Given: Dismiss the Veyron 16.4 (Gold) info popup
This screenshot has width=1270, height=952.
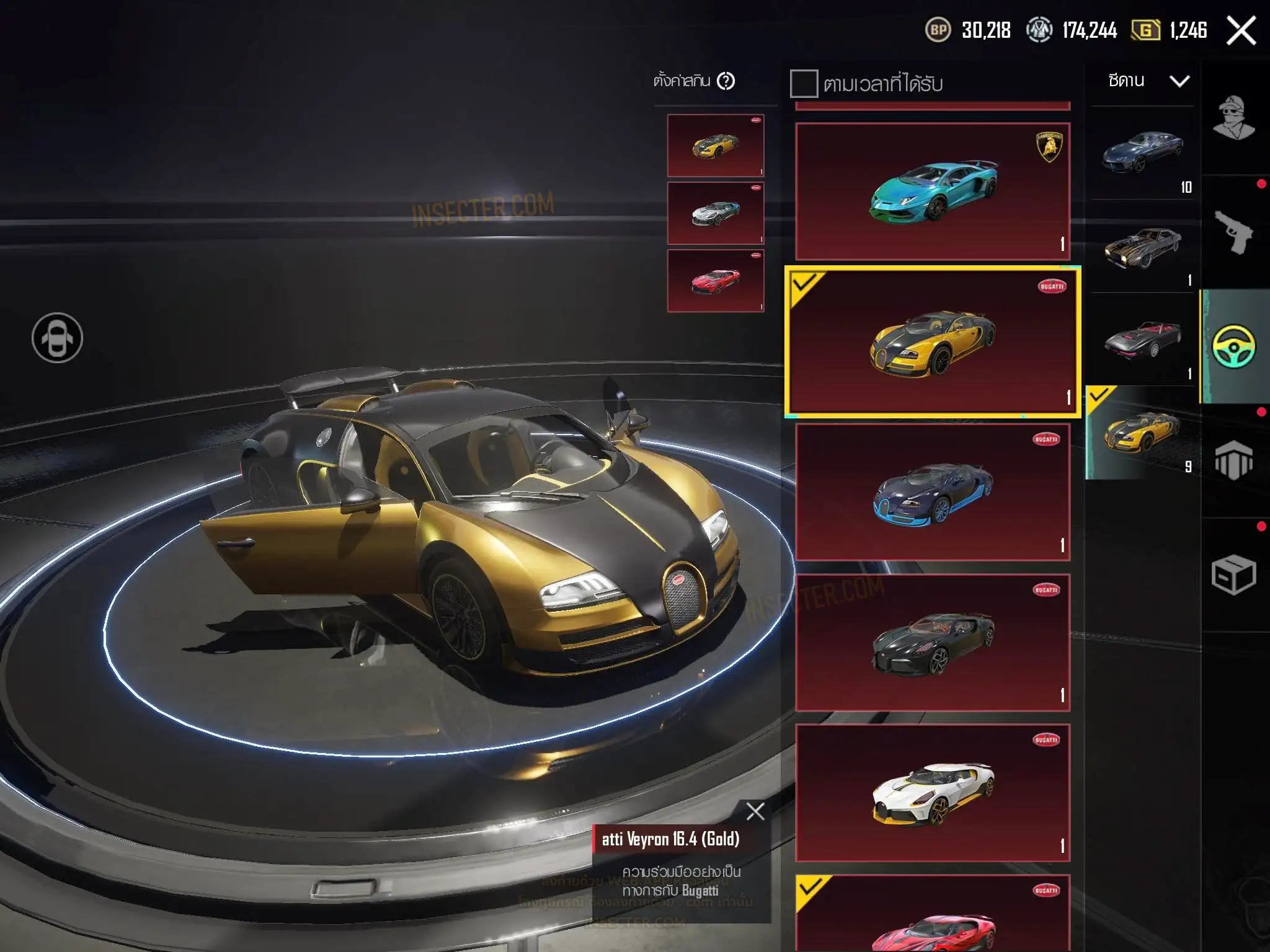Looking at the screenshot, I should (755, 811).
